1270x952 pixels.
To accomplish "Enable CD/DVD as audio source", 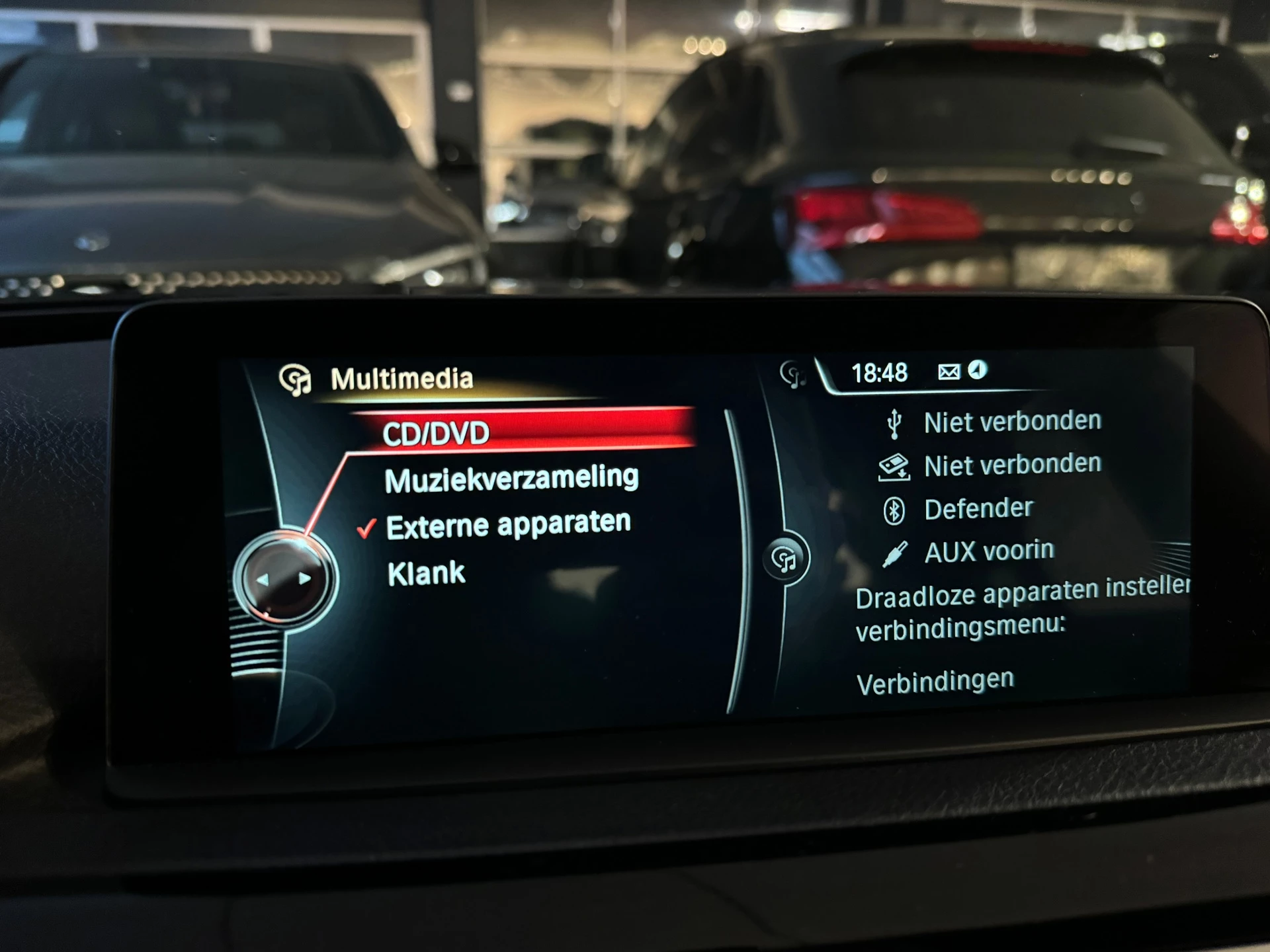I will 437,434.
